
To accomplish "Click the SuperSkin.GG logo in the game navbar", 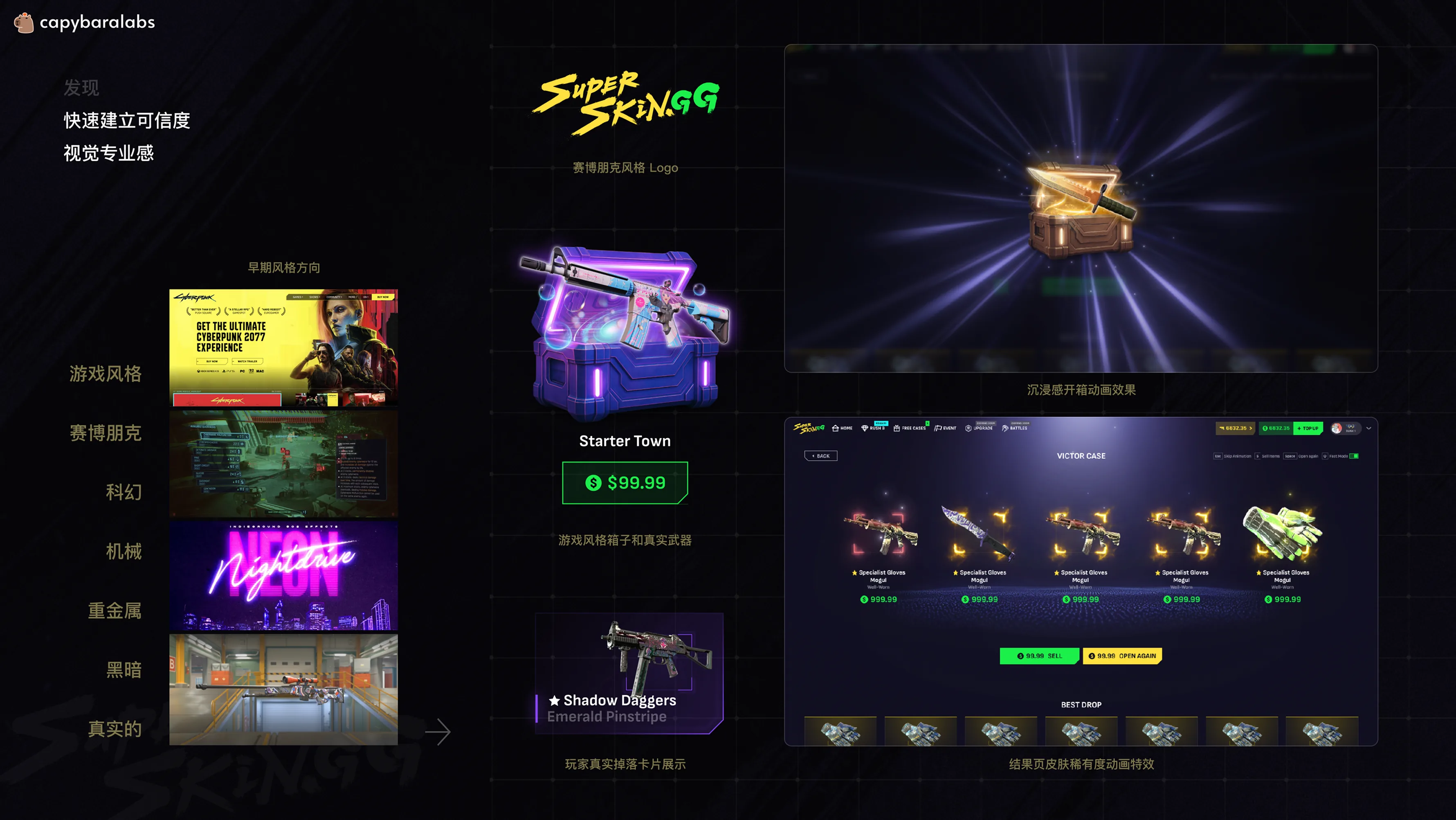I will pyautogui.click(x=809, y=428).
